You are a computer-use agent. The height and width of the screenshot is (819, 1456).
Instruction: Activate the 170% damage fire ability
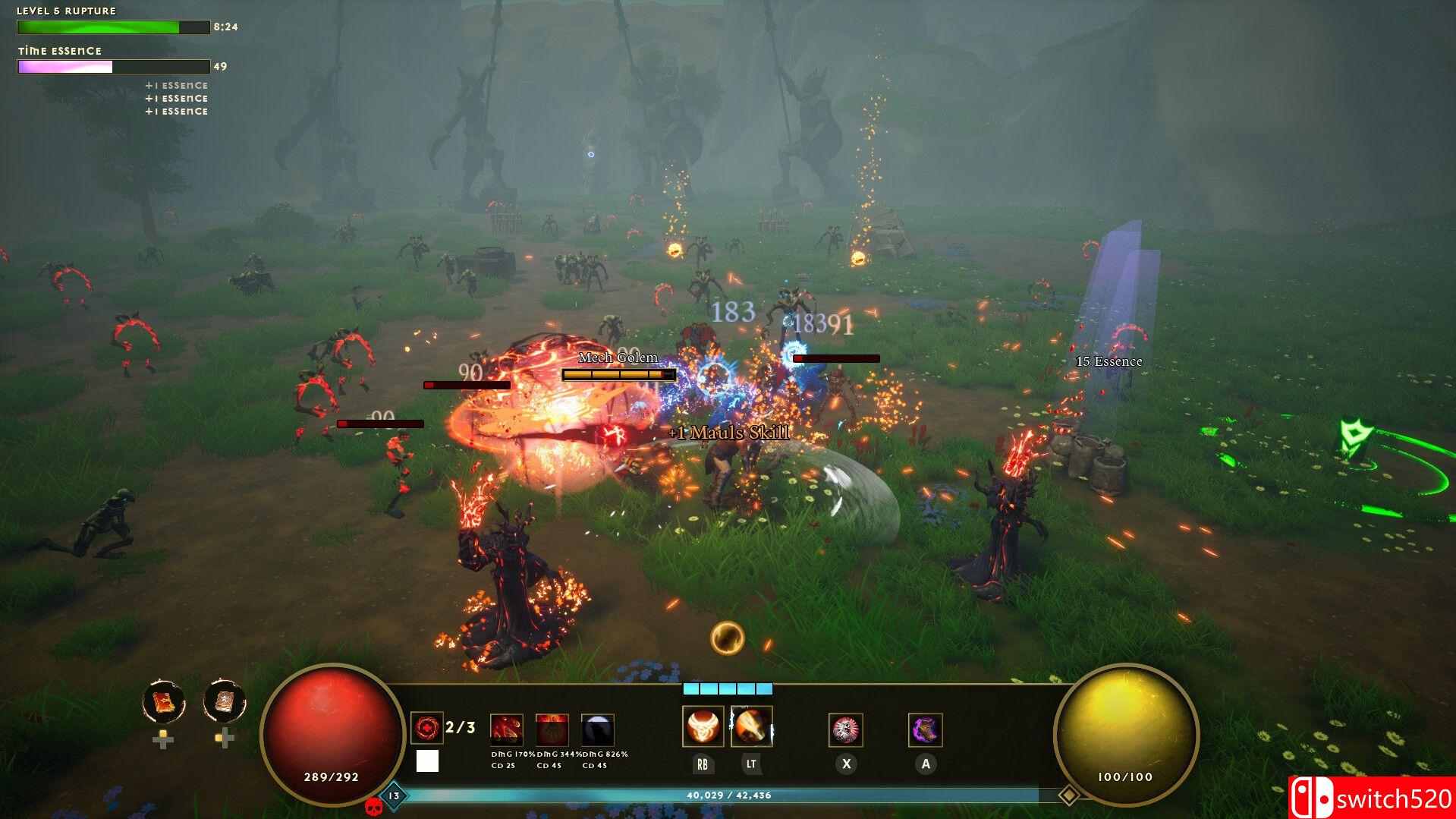(506, 730)
